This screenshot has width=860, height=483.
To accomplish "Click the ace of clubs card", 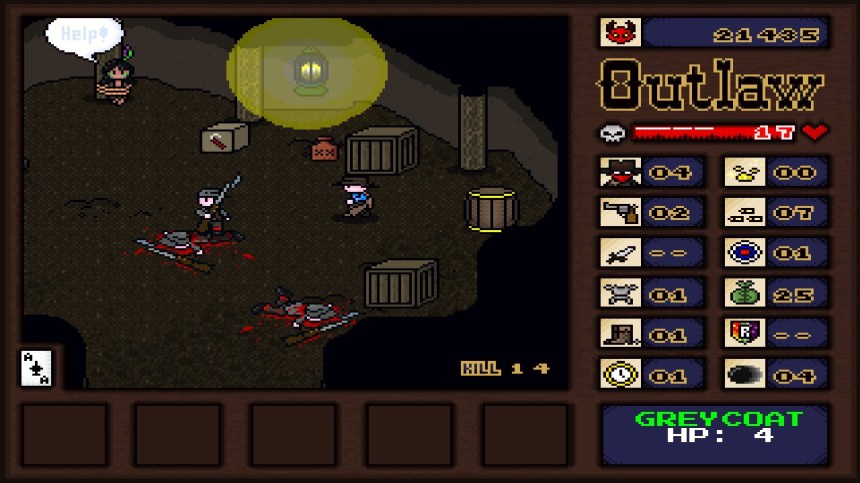I will (x=37, y=368).
